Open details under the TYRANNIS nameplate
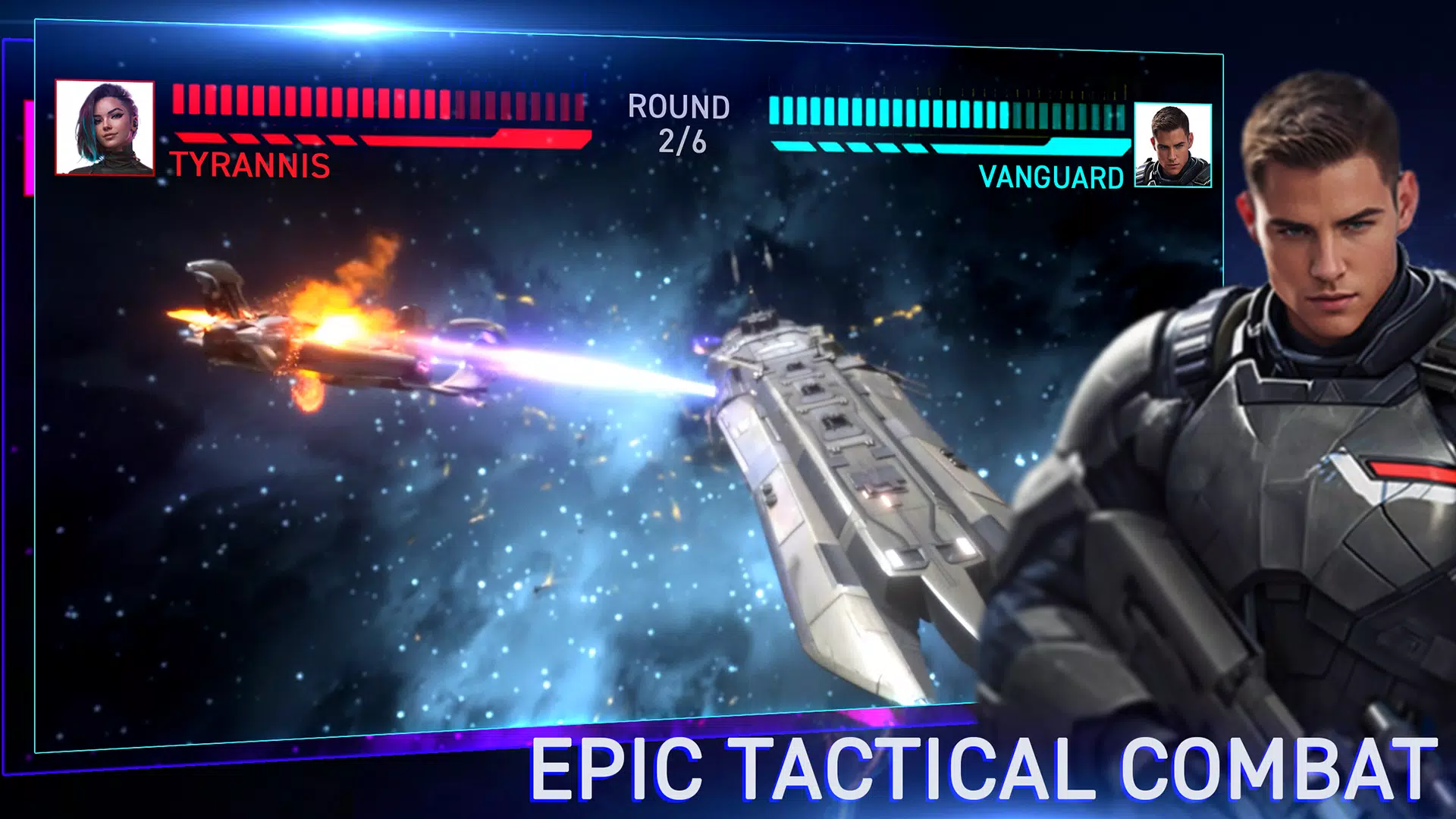This screenshot has height=819, width=1456. [x=250, y=163]
